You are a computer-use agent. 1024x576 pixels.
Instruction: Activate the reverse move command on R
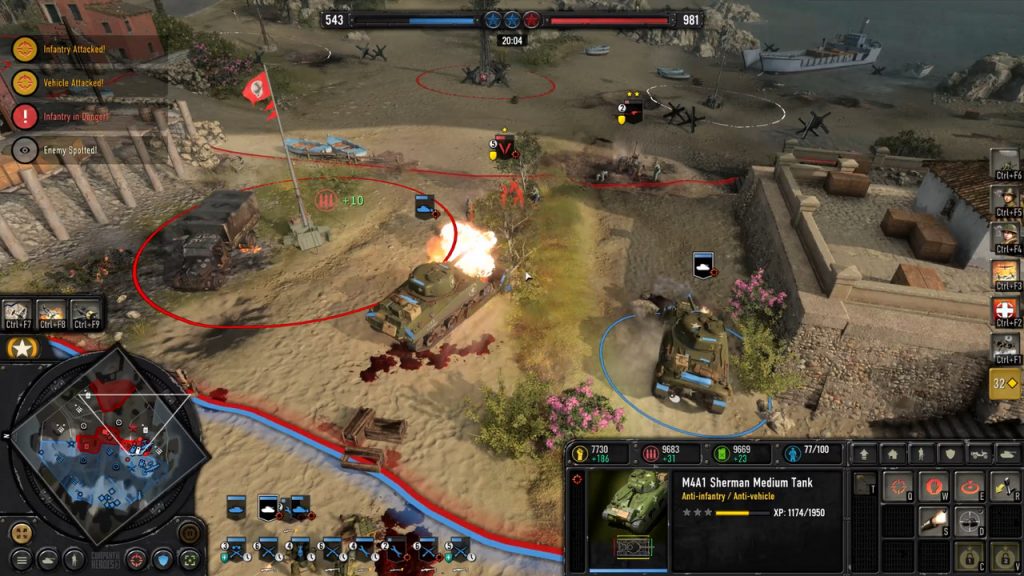tap(1003, 486)
